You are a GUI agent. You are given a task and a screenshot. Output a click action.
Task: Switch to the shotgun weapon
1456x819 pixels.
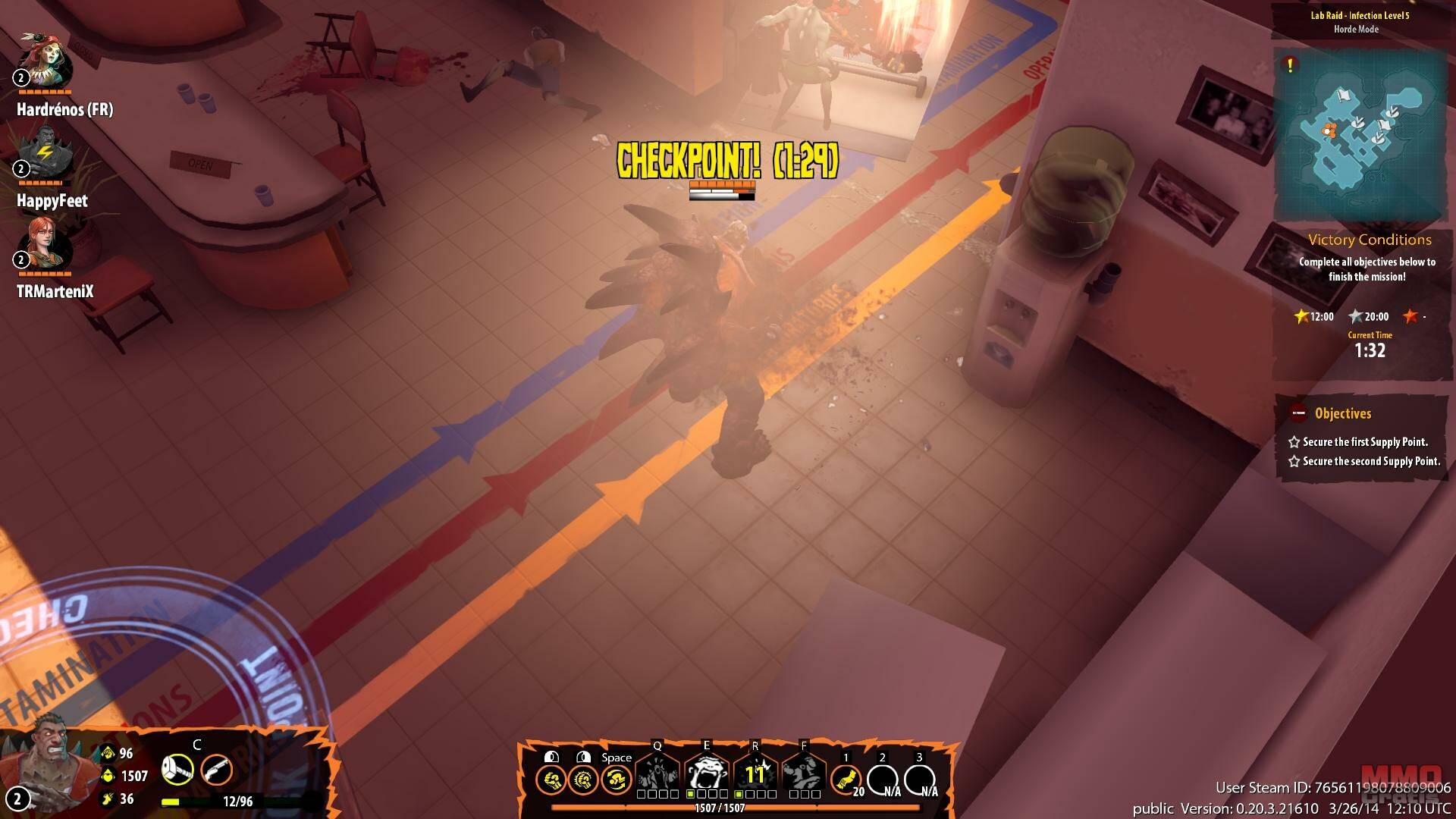coord(216,770)
